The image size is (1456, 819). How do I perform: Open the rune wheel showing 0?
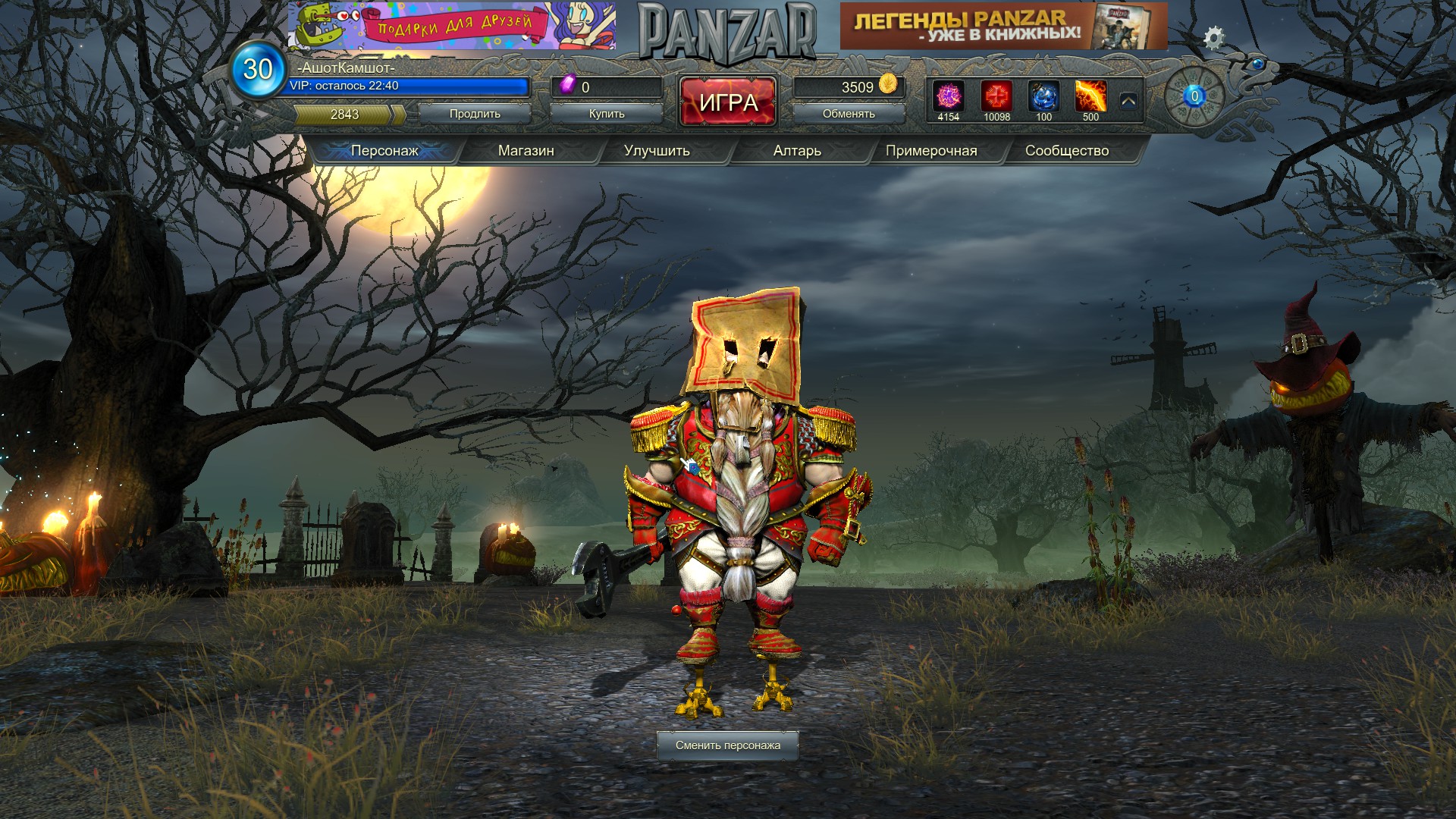[x=1193, y=96]
